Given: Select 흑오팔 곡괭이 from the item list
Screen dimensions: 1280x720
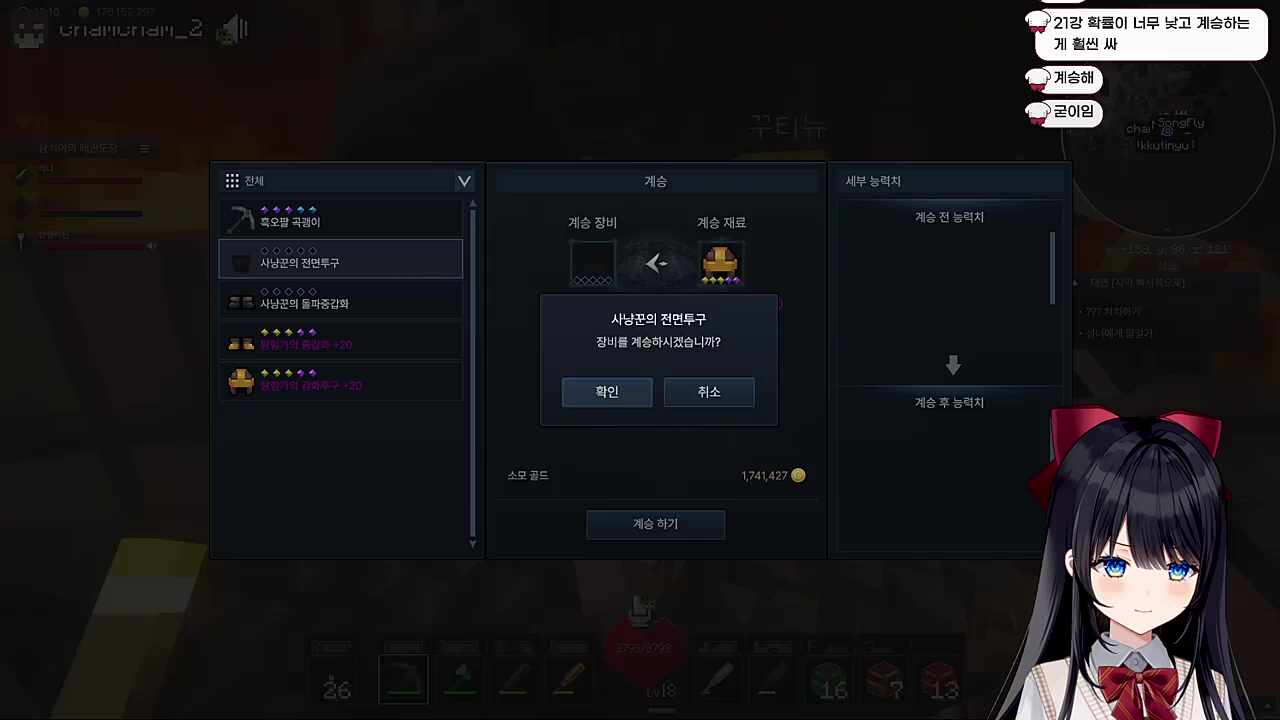Looking at the screenshot, I should (340, 221).
